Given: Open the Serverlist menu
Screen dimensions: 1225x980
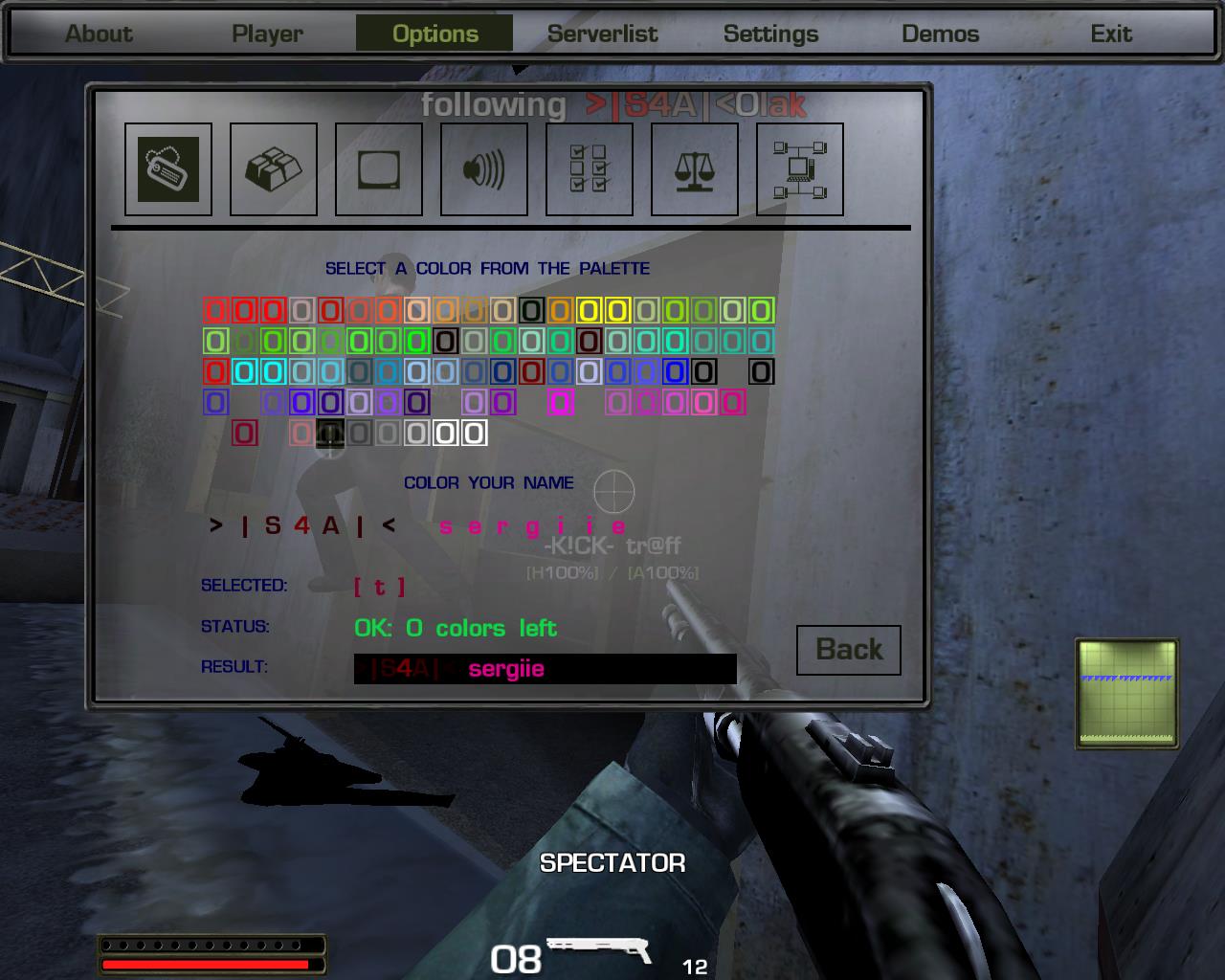Looking at the screenshot, I should click(602, 33).
